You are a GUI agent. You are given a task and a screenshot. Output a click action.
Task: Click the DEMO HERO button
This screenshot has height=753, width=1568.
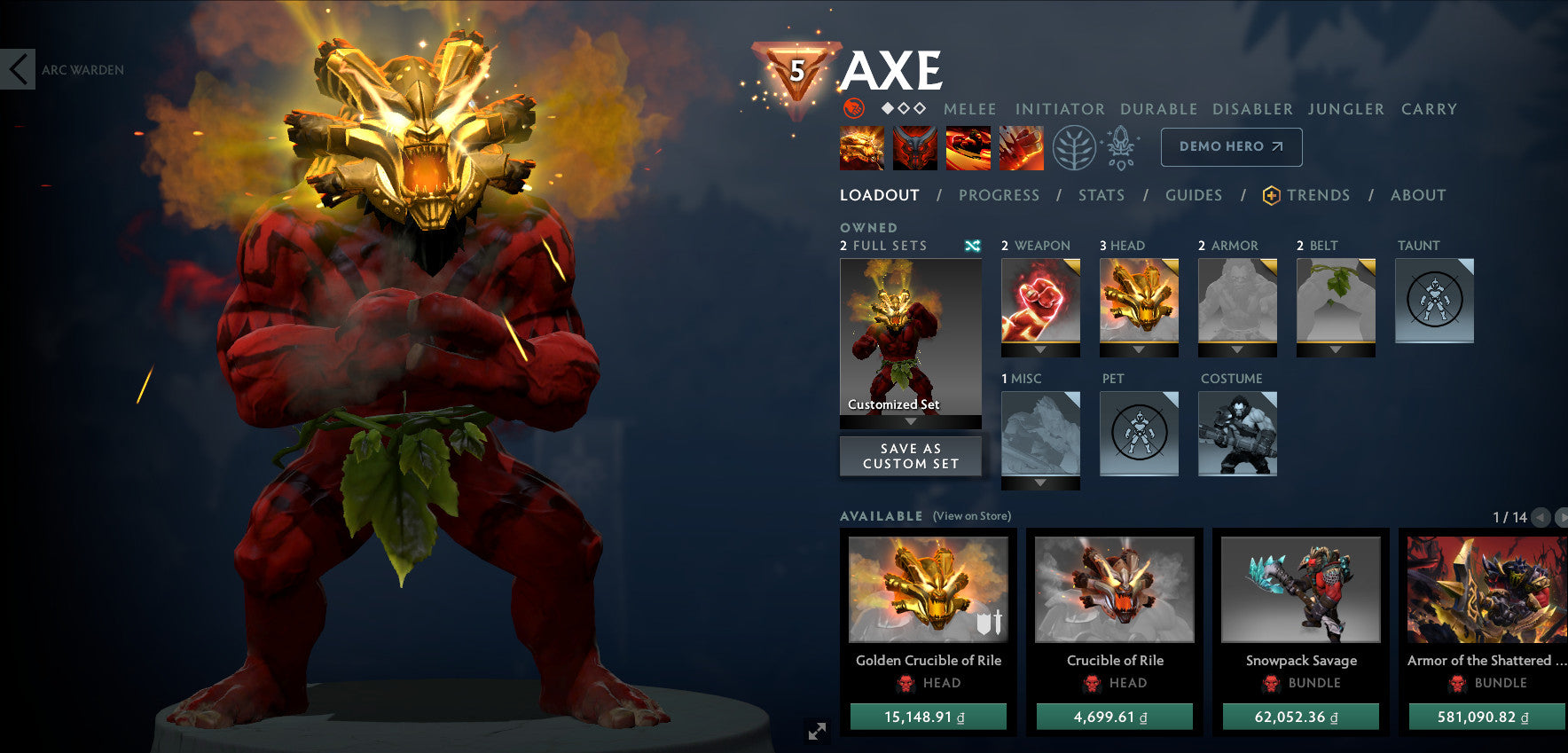coord(1231,146)
